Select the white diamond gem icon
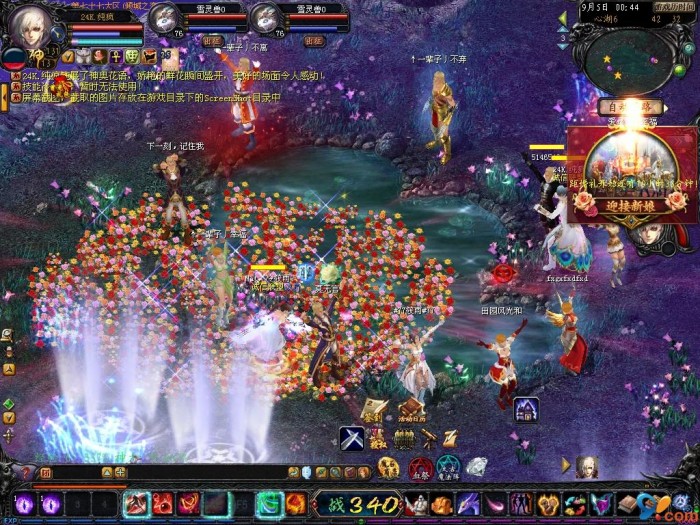The width and height of the screenshot is (700, 525). pos(476,467)
